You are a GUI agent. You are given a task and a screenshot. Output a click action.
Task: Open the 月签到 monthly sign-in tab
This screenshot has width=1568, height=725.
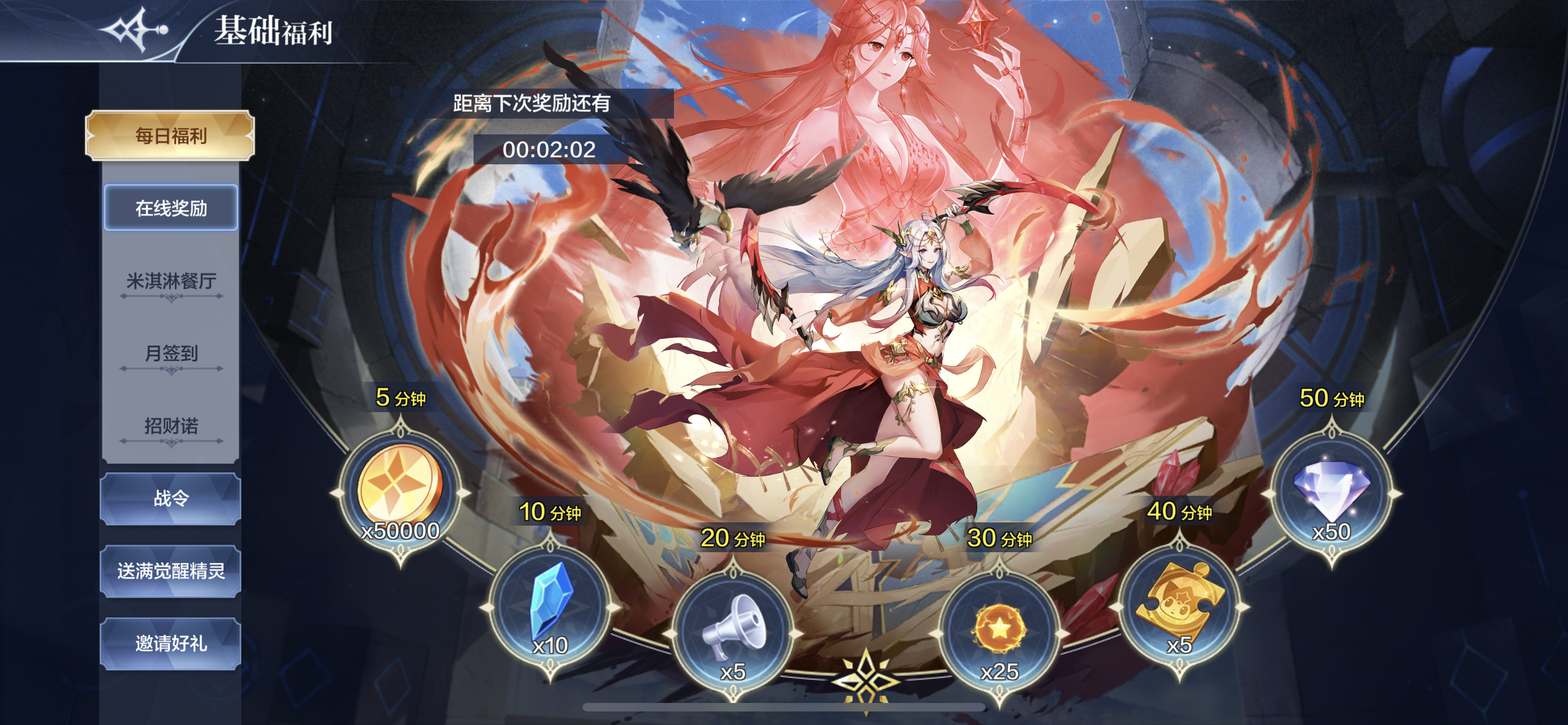click(171, 353)
